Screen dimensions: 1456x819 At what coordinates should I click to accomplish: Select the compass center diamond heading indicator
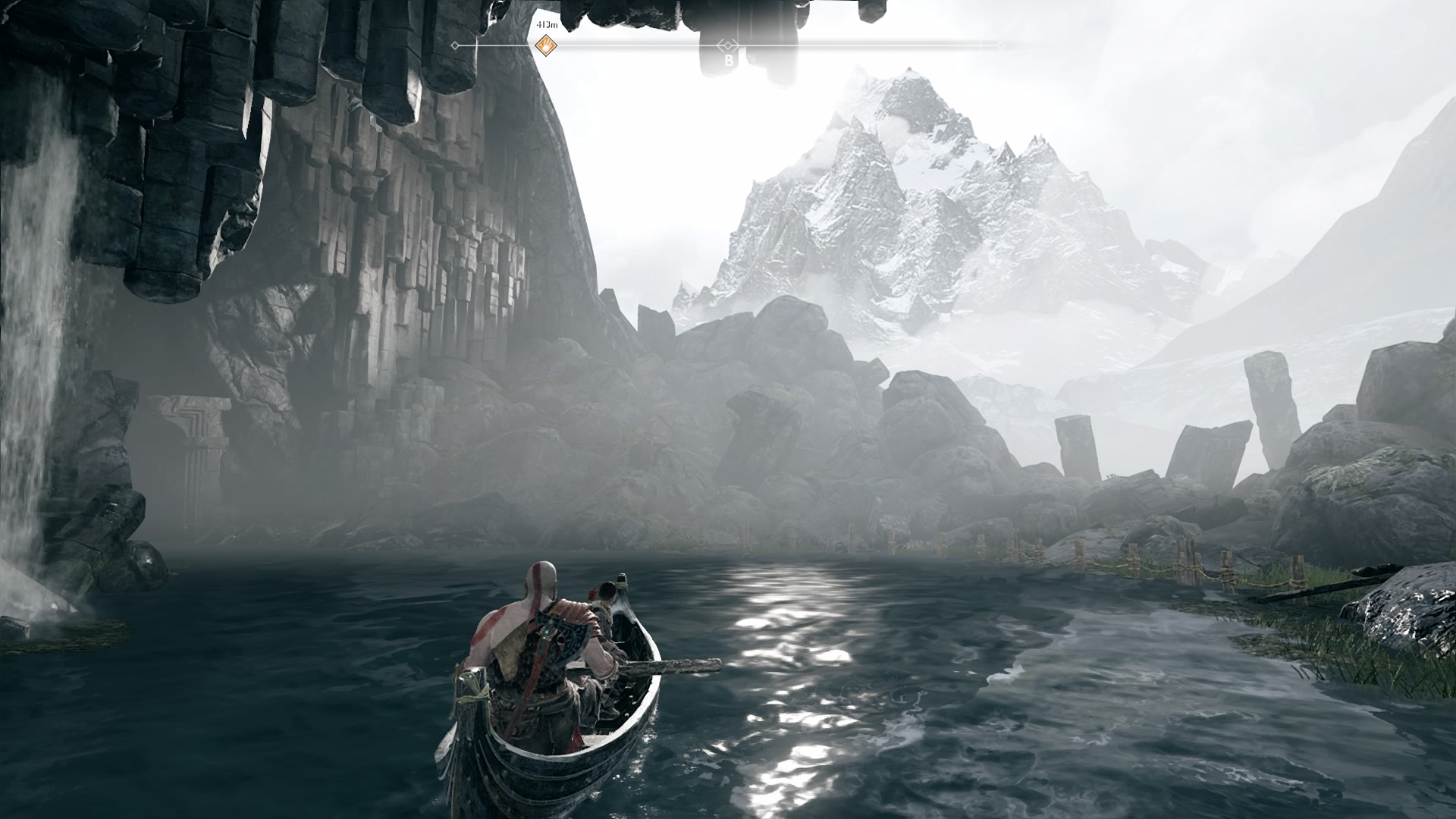pyautogui.click(x=728, y=45)
